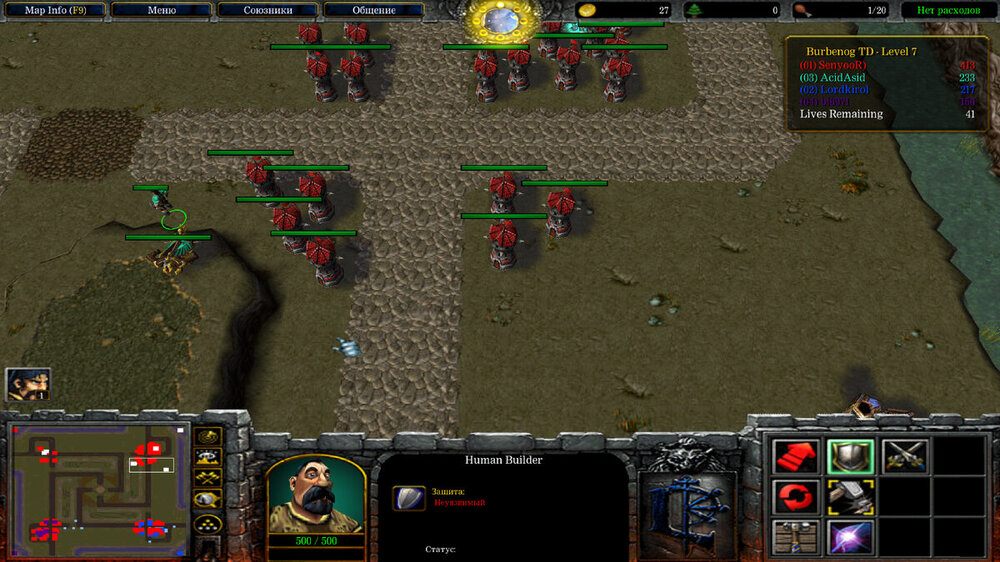Activate the purple glowing orb ability
Screen dimensions: 1000x562
click(x=850, y=538)
